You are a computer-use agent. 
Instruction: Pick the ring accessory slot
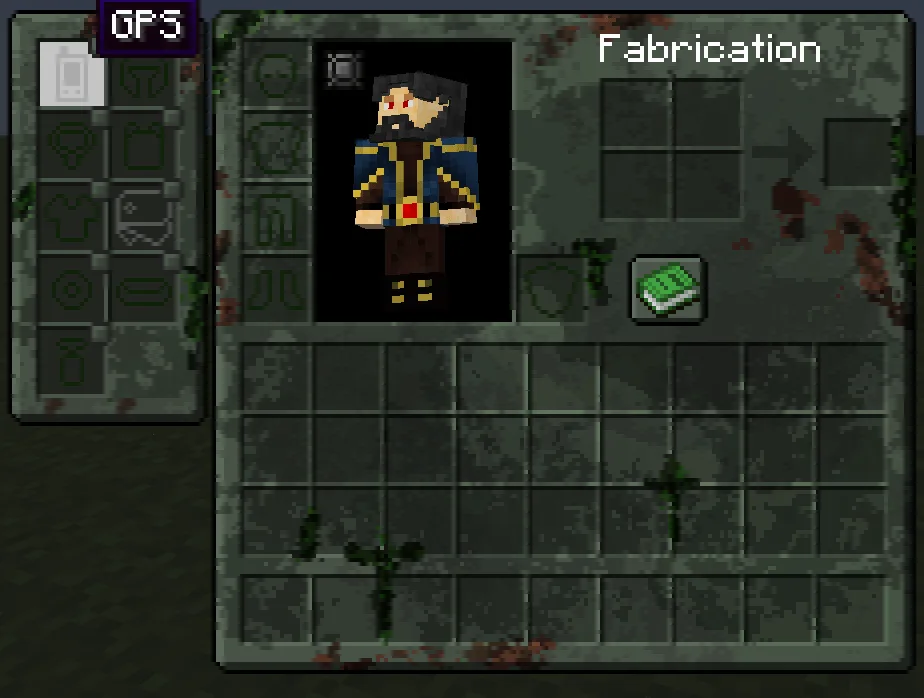[72, 291]
